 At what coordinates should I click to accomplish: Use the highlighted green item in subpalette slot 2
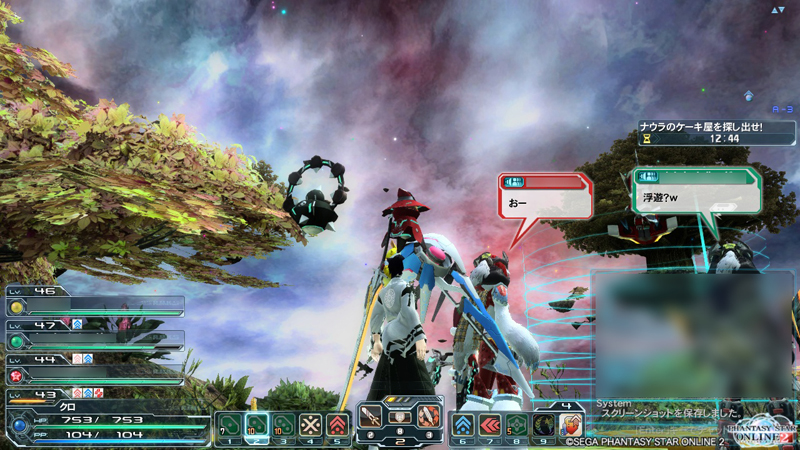(x=256, y=424)
